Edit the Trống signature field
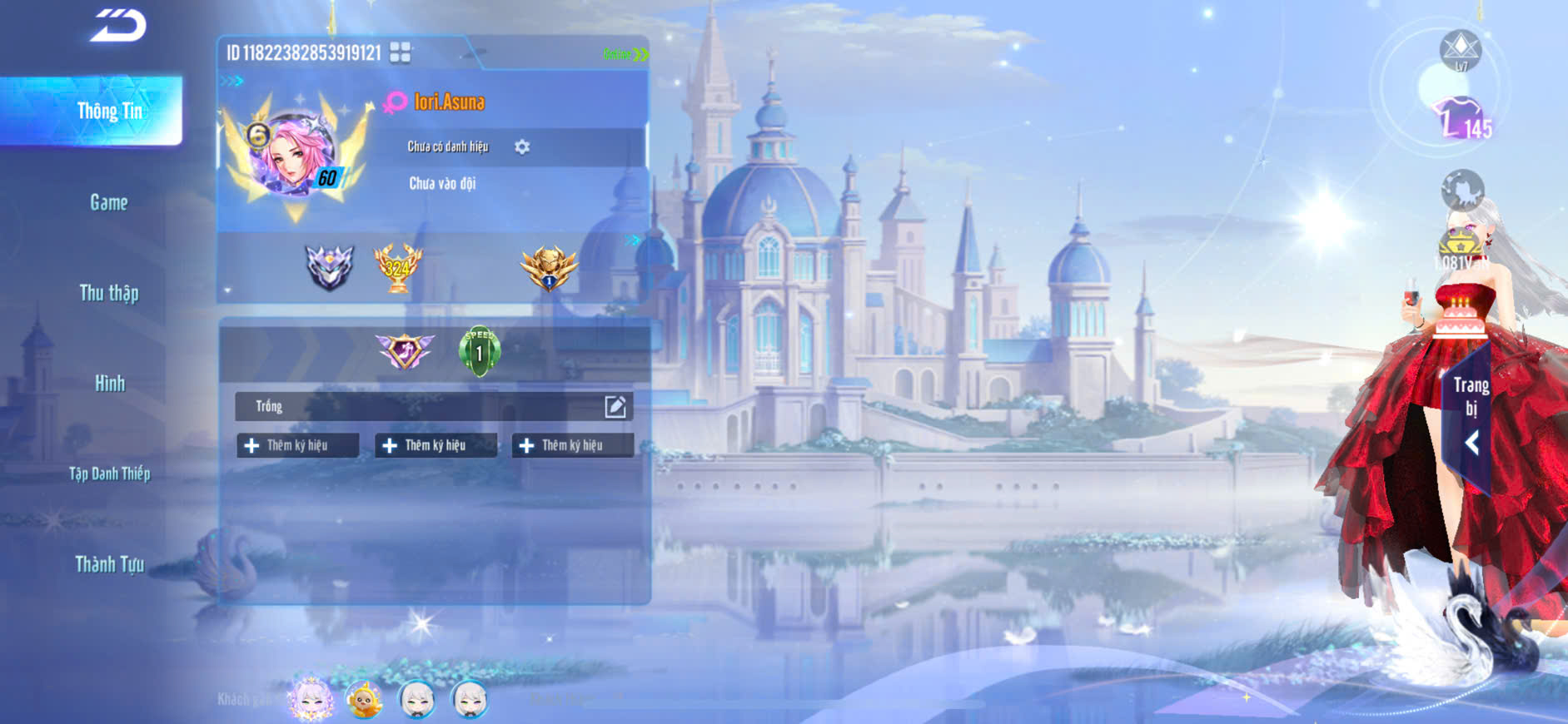Screen dimensions: 1568x724 pyautogui.click(x=615, y=406)
